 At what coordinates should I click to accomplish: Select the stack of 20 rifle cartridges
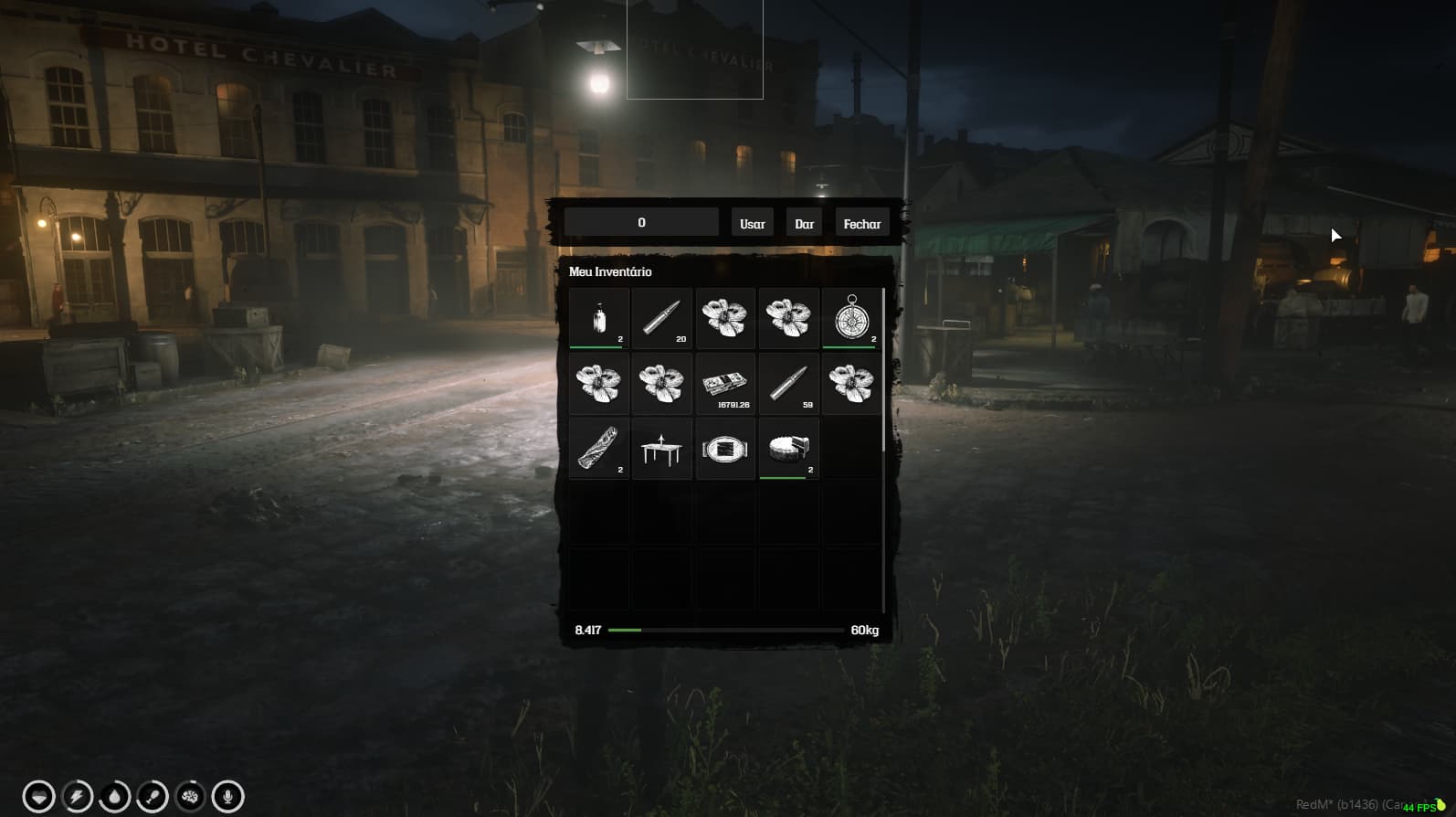pyautogui.click(x=661, y=318)
